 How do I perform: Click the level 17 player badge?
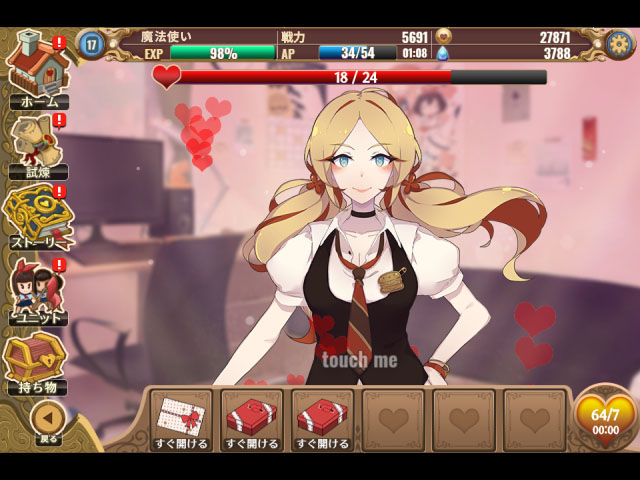(92, 43)
